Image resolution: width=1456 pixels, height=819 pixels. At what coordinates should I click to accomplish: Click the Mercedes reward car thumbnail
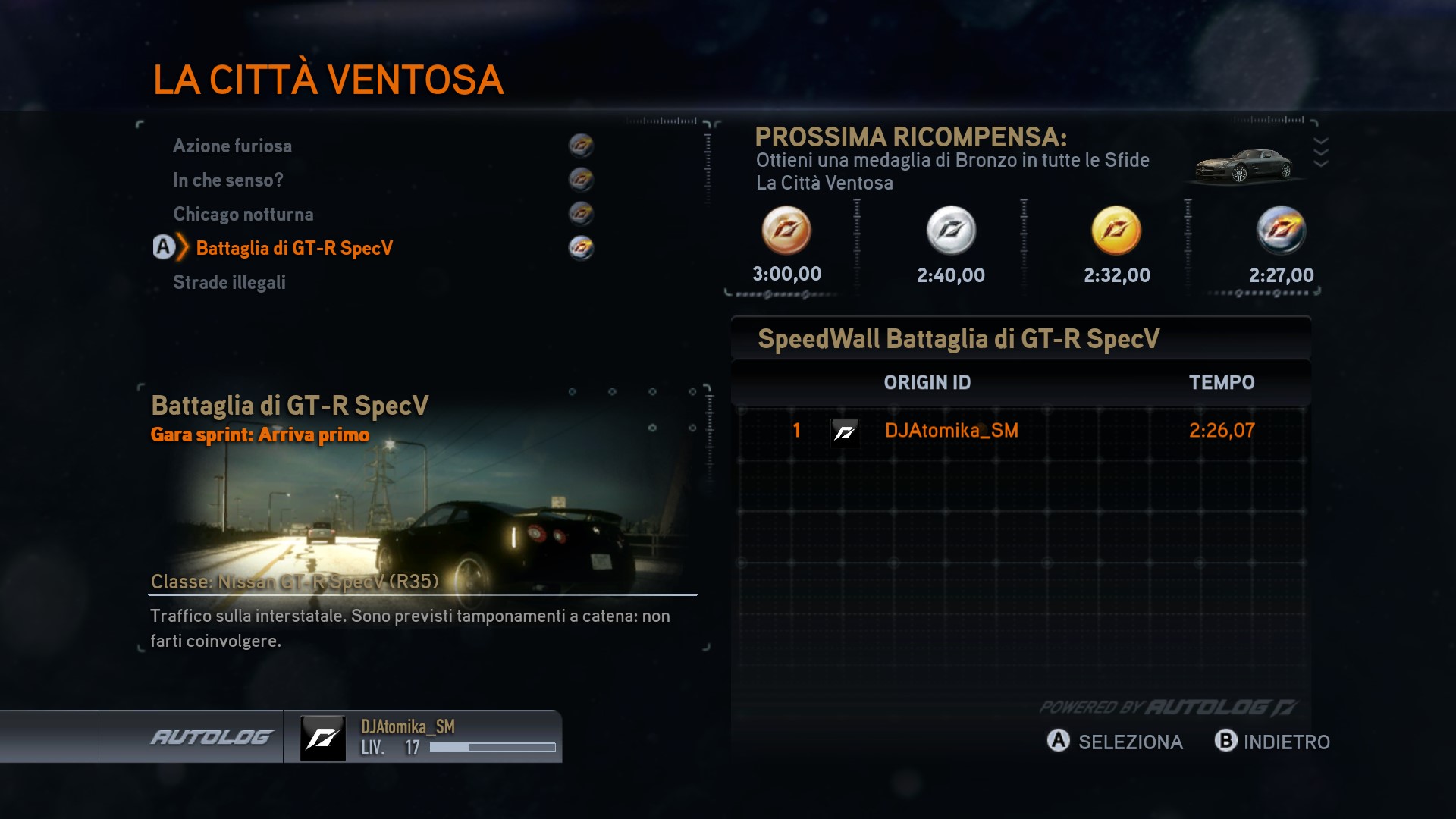point(1244,165)
